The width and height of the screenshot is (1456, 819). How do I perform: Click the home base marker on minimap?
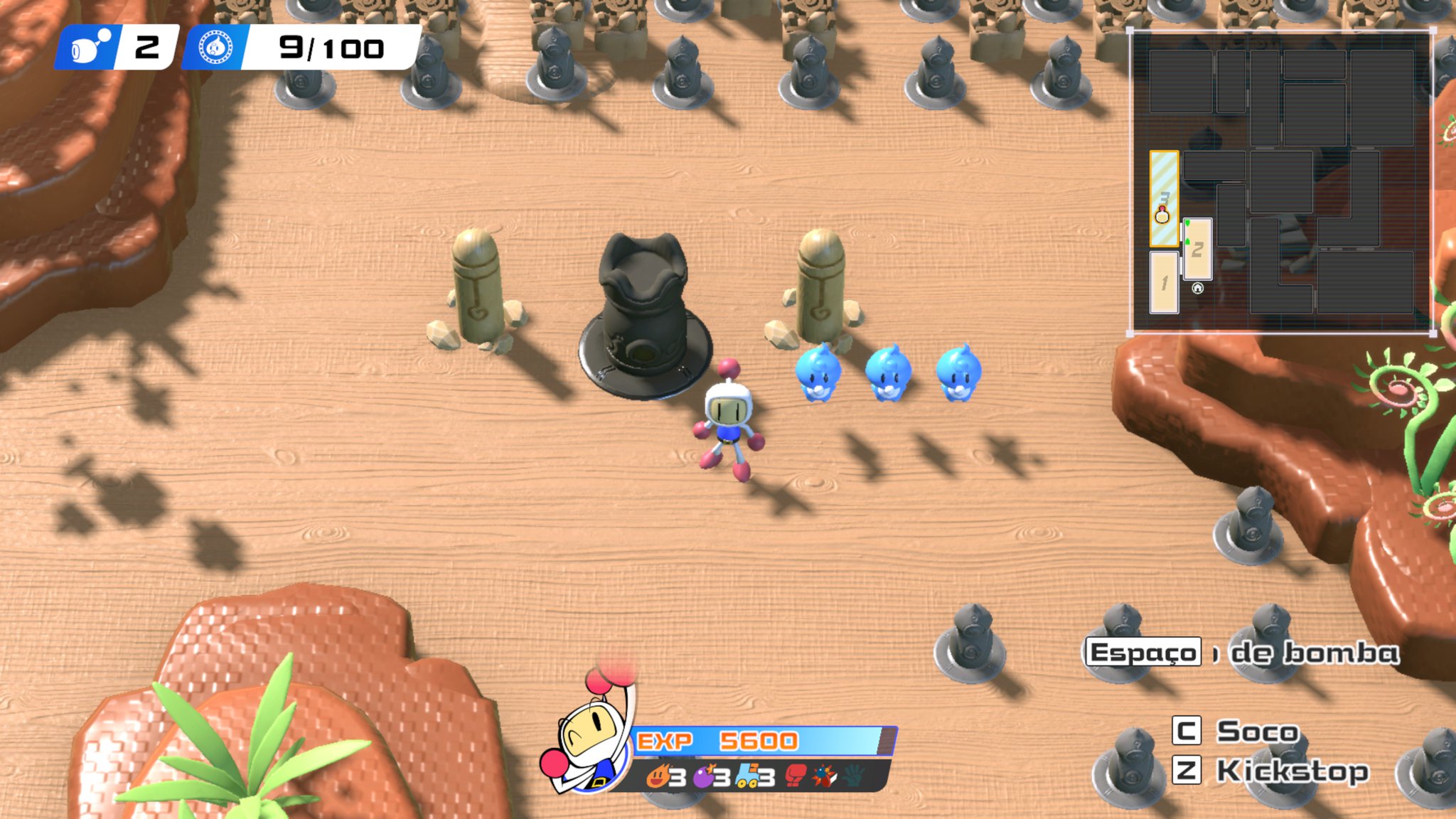[1197, 288]
